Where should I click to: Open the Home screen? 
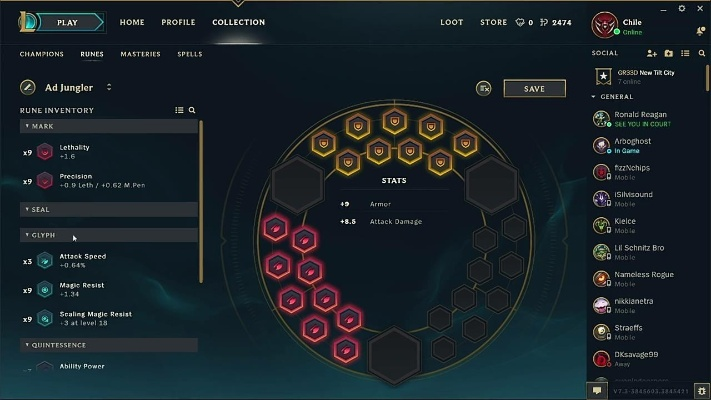pyautogui.click(x=132, y=22)
